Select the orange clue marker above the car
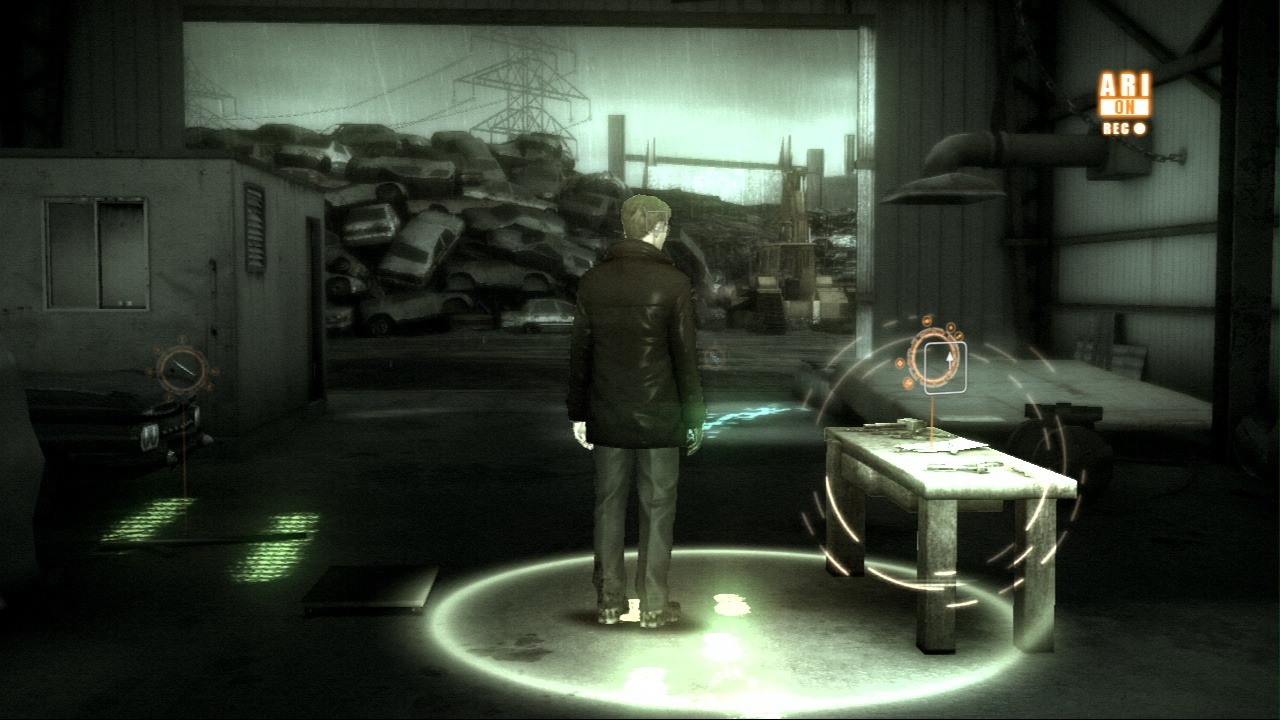Viewport: 1280px width, 720px height. (182, 371)
